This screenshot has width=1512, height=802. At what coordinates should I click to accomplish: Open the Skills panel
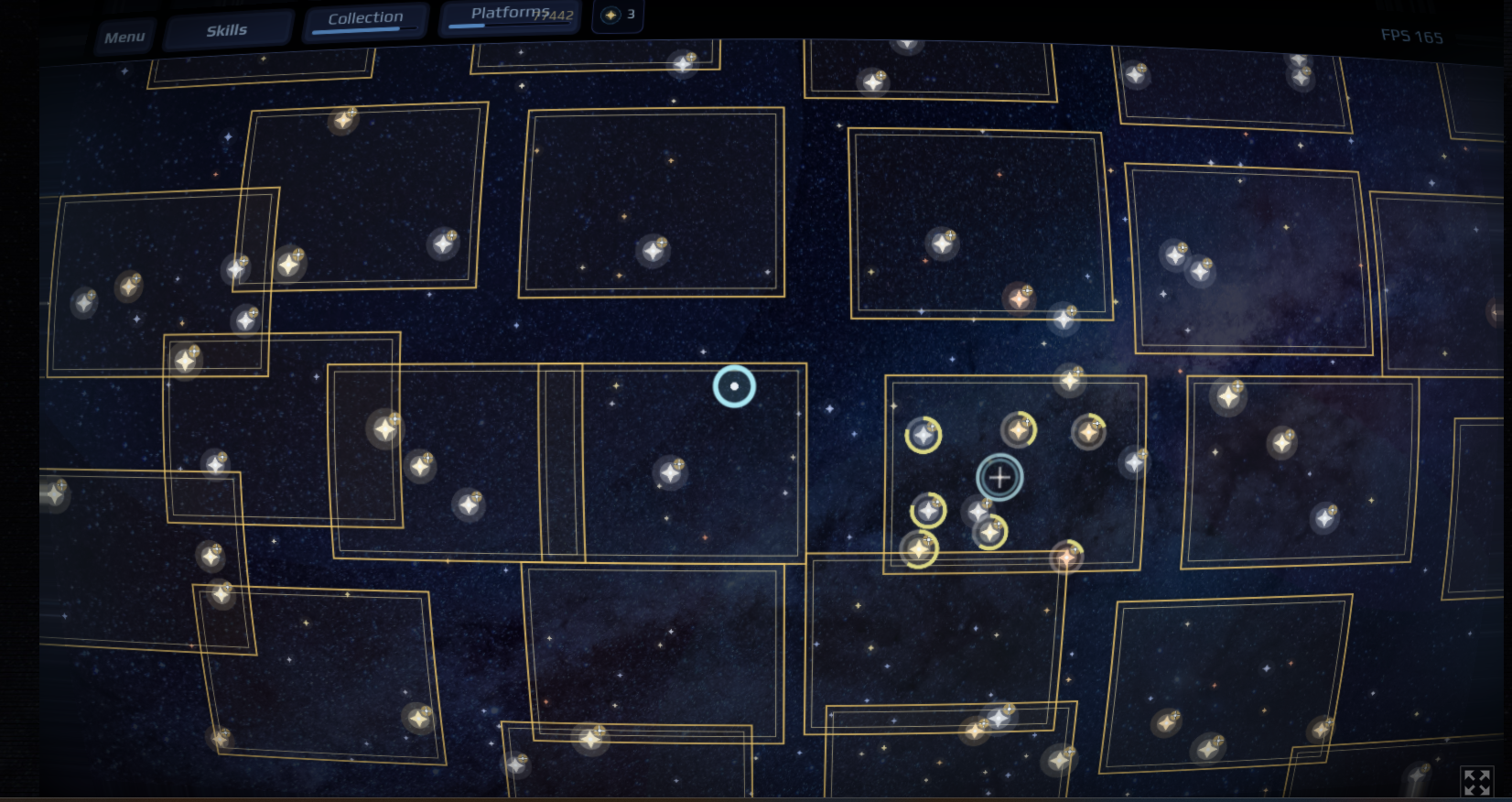click(227, 30)
